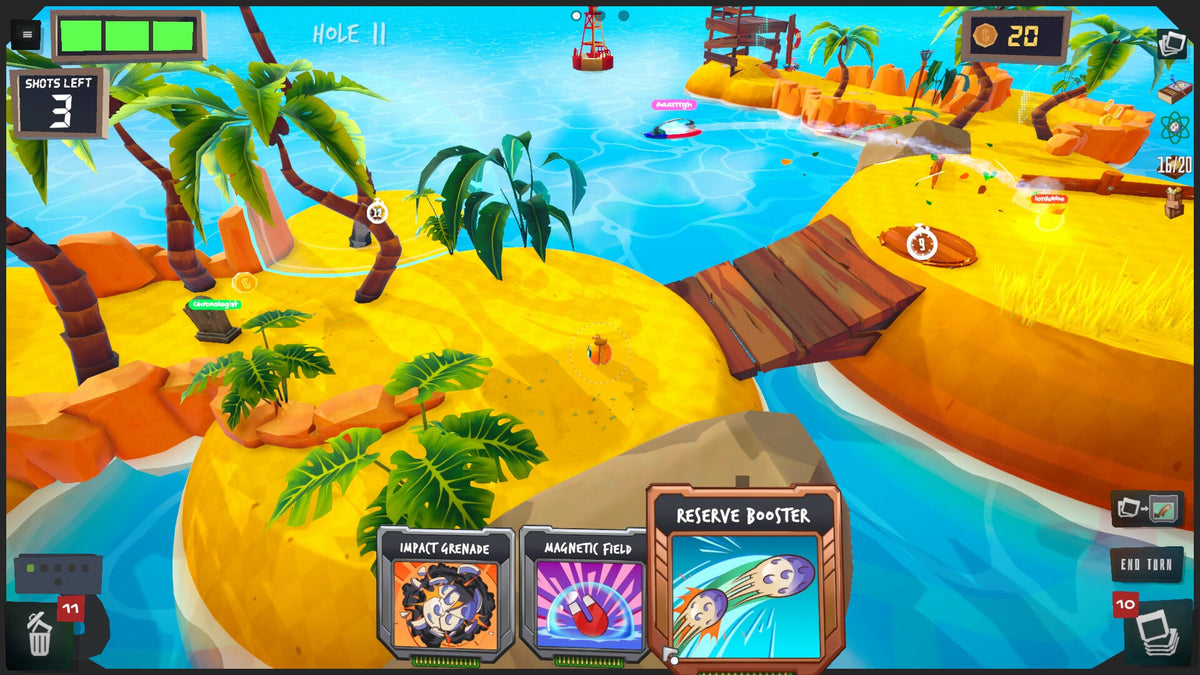Play the Reserve Booster card

(745, 580)
